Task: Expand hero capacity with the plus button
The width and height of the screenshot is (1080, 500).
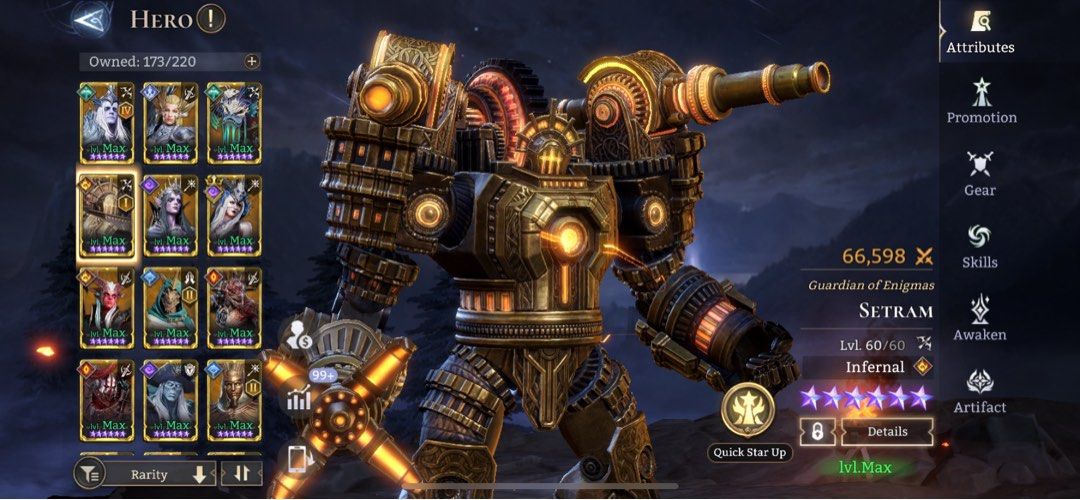Action: click(x=251, y=61)
